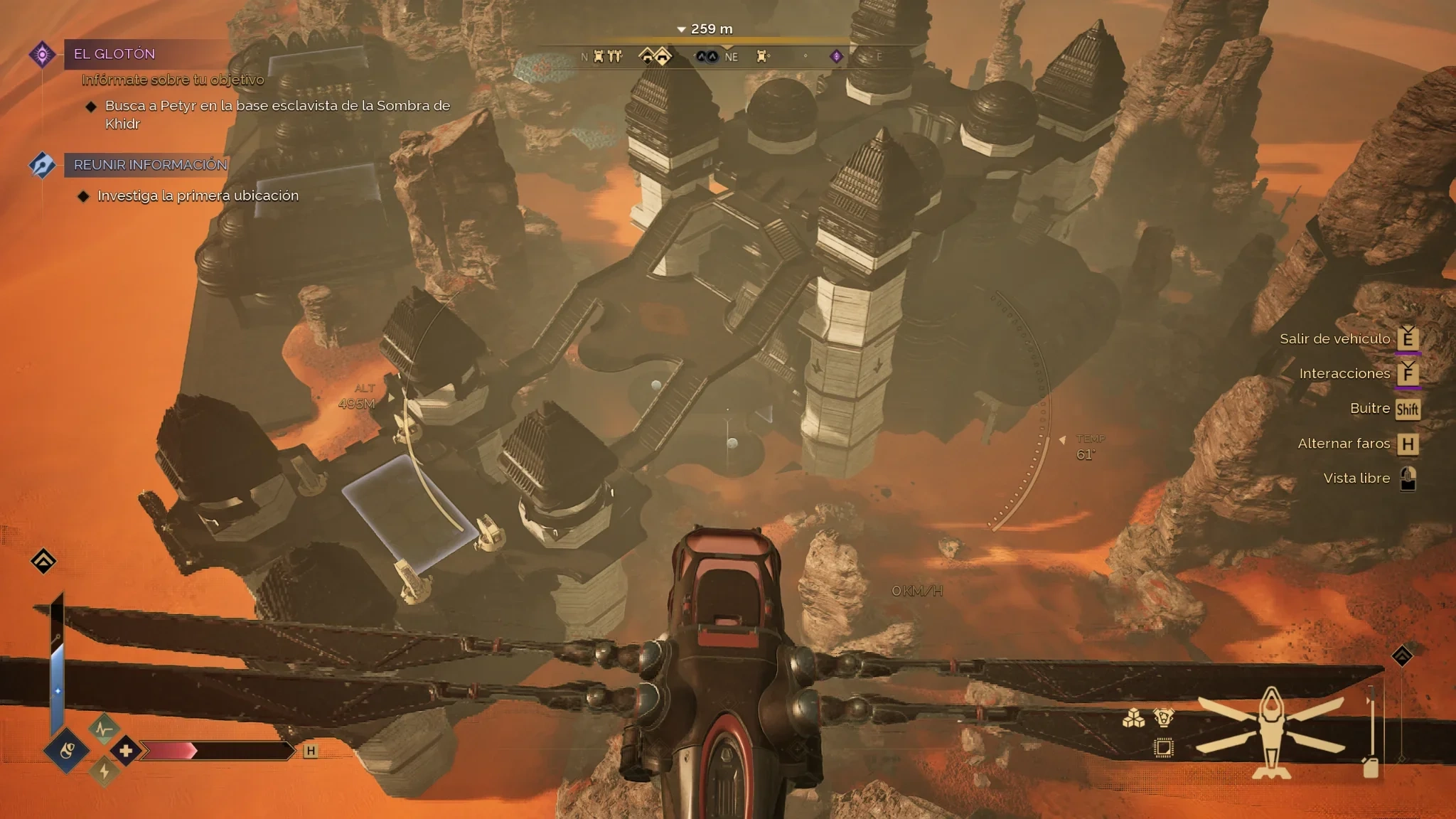Select the stacked cubes inventory icon
Screen dimensions: 1456x819
(x=1133, y=719)
